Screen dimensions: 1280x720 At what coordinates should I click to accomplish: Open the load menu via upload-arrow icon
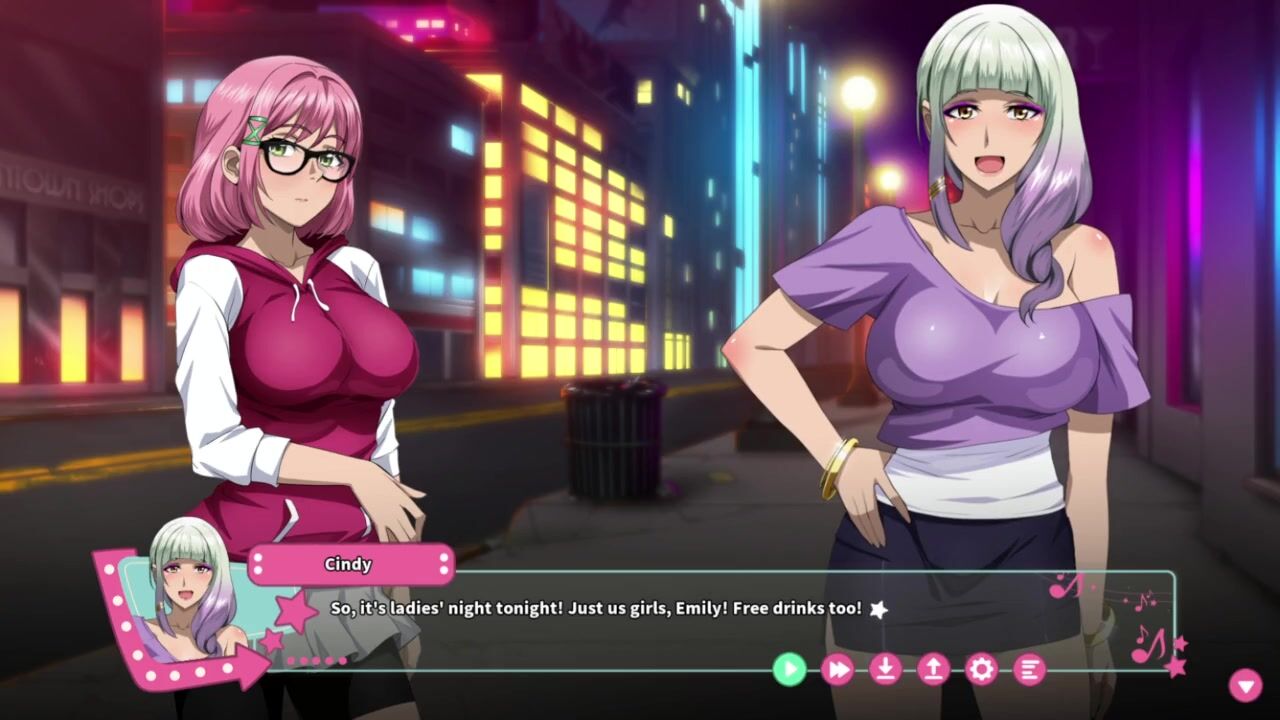point(933,669)
